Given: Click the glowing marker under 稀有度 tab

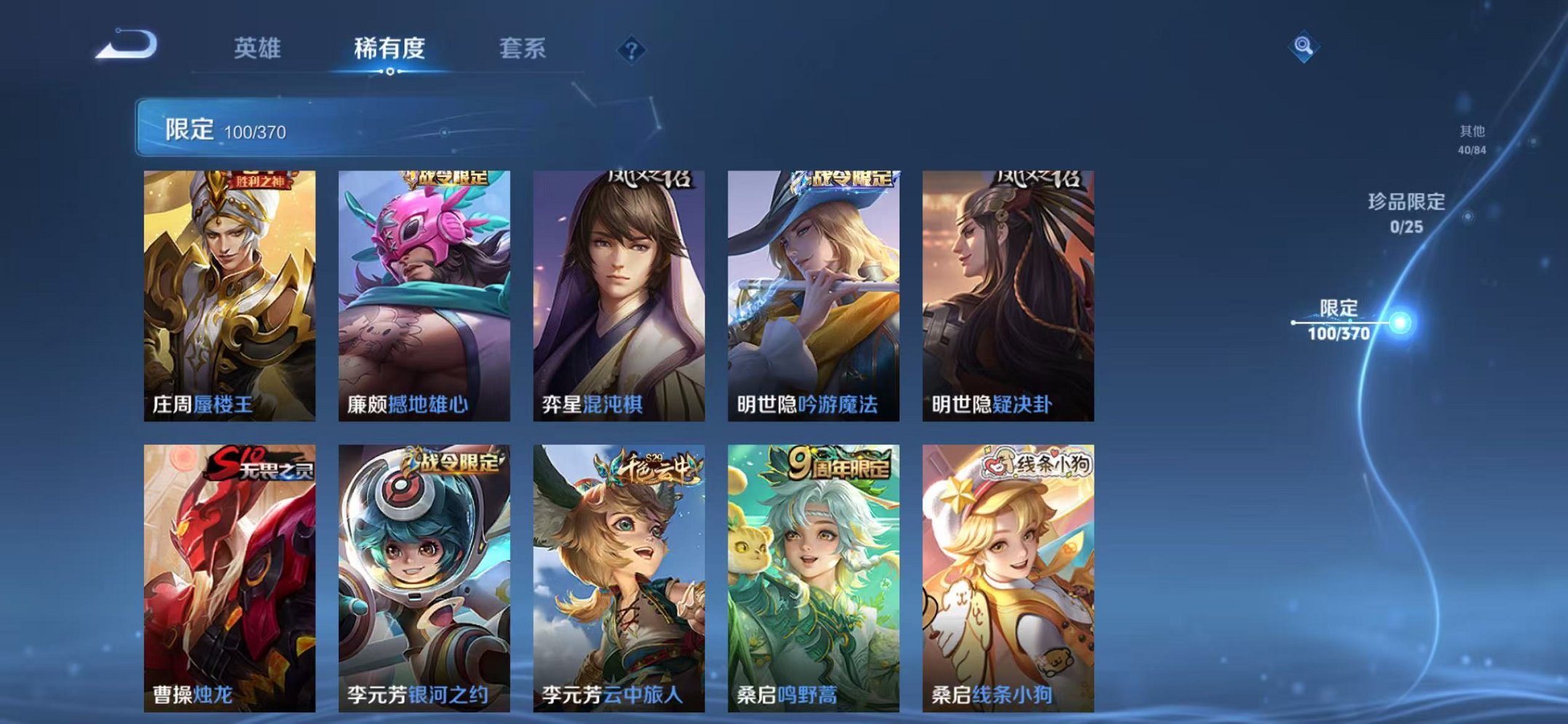Looking at the screenshot, I should click(391, 72).
